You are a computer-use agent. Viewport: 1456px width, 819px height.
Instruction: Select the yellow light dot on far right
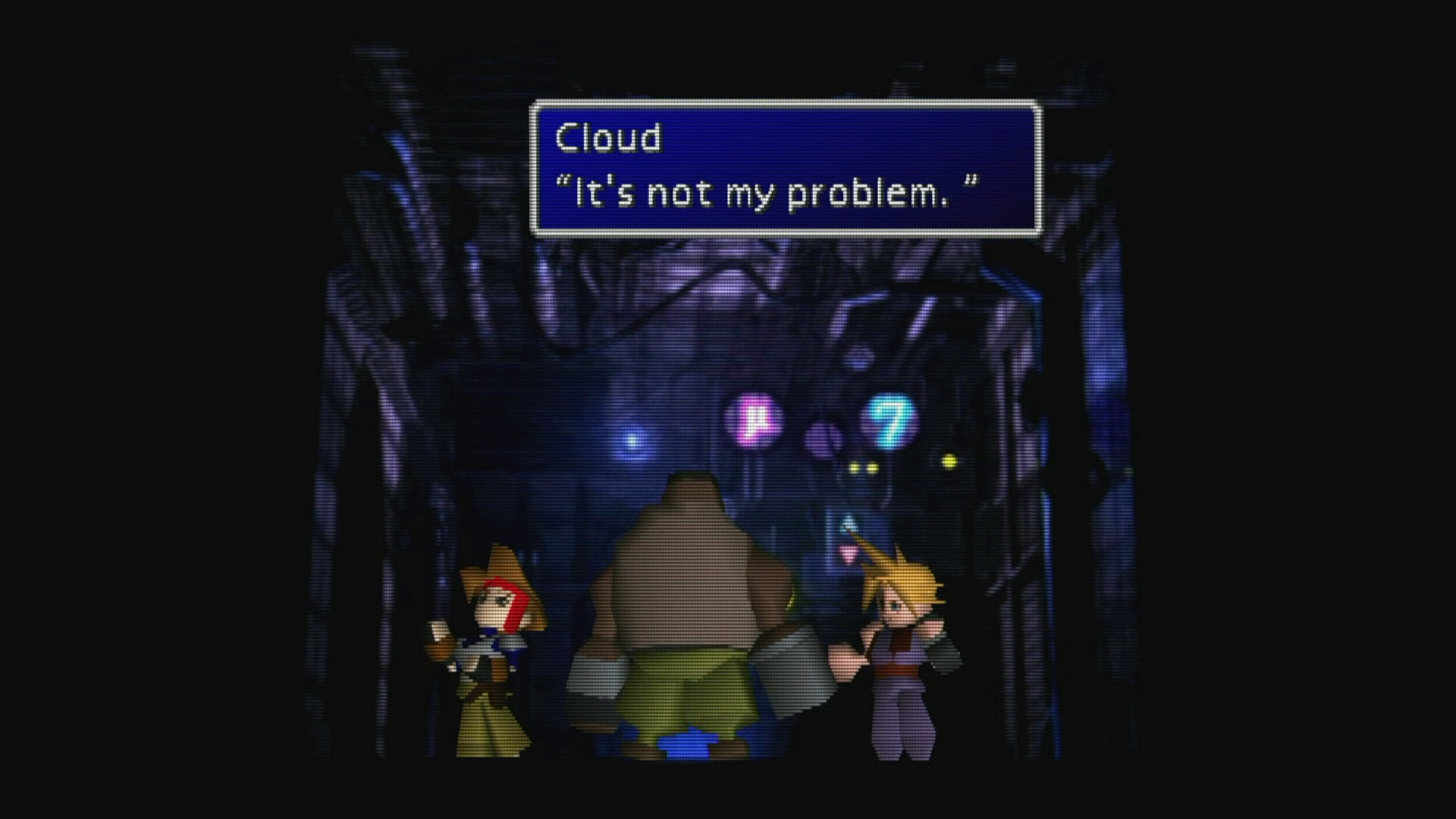[x=950, y=460]
